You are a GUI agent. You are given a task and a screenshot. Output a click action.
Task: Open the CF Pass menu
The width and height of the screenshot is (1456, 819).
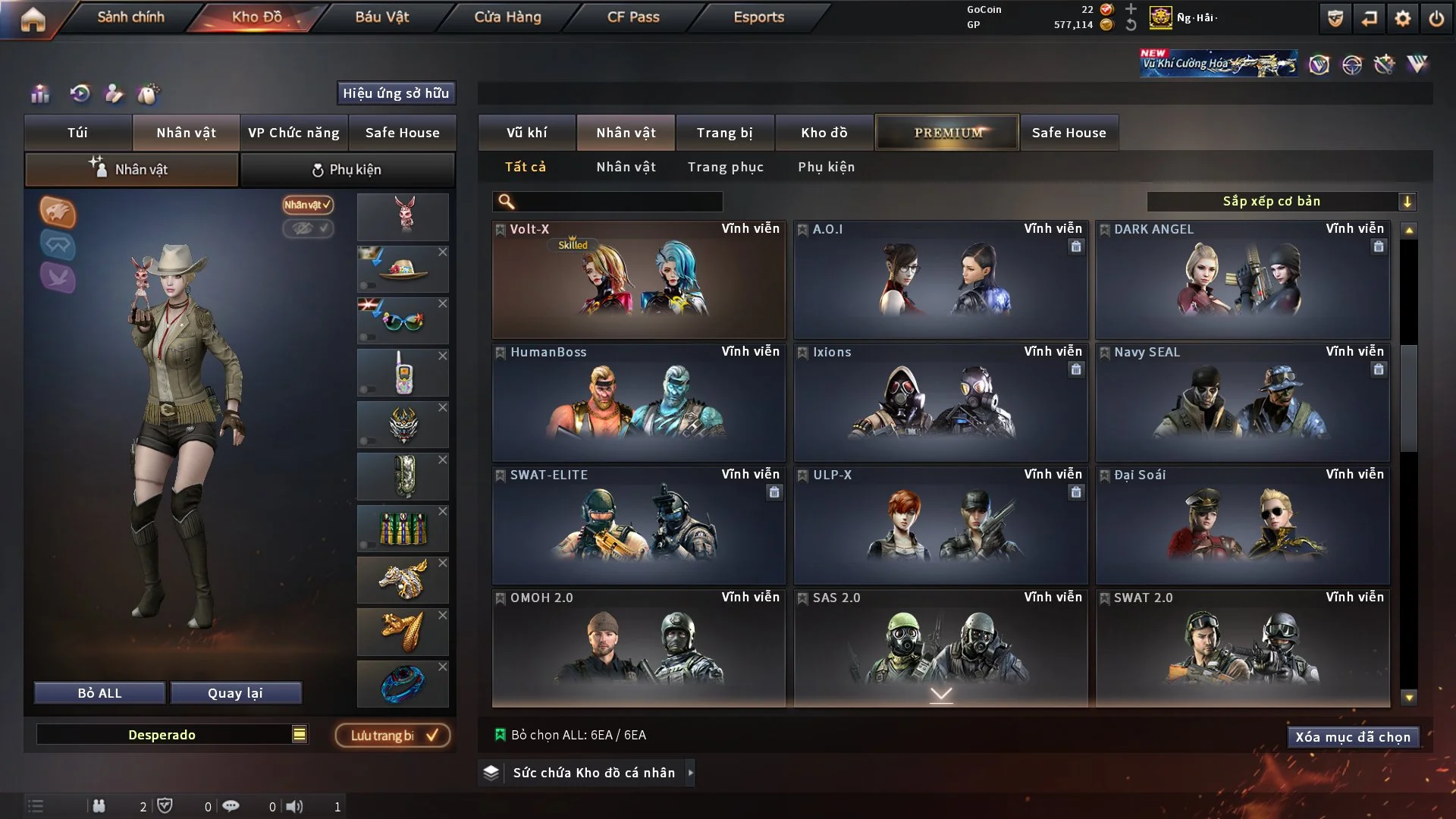click(633, 17)
